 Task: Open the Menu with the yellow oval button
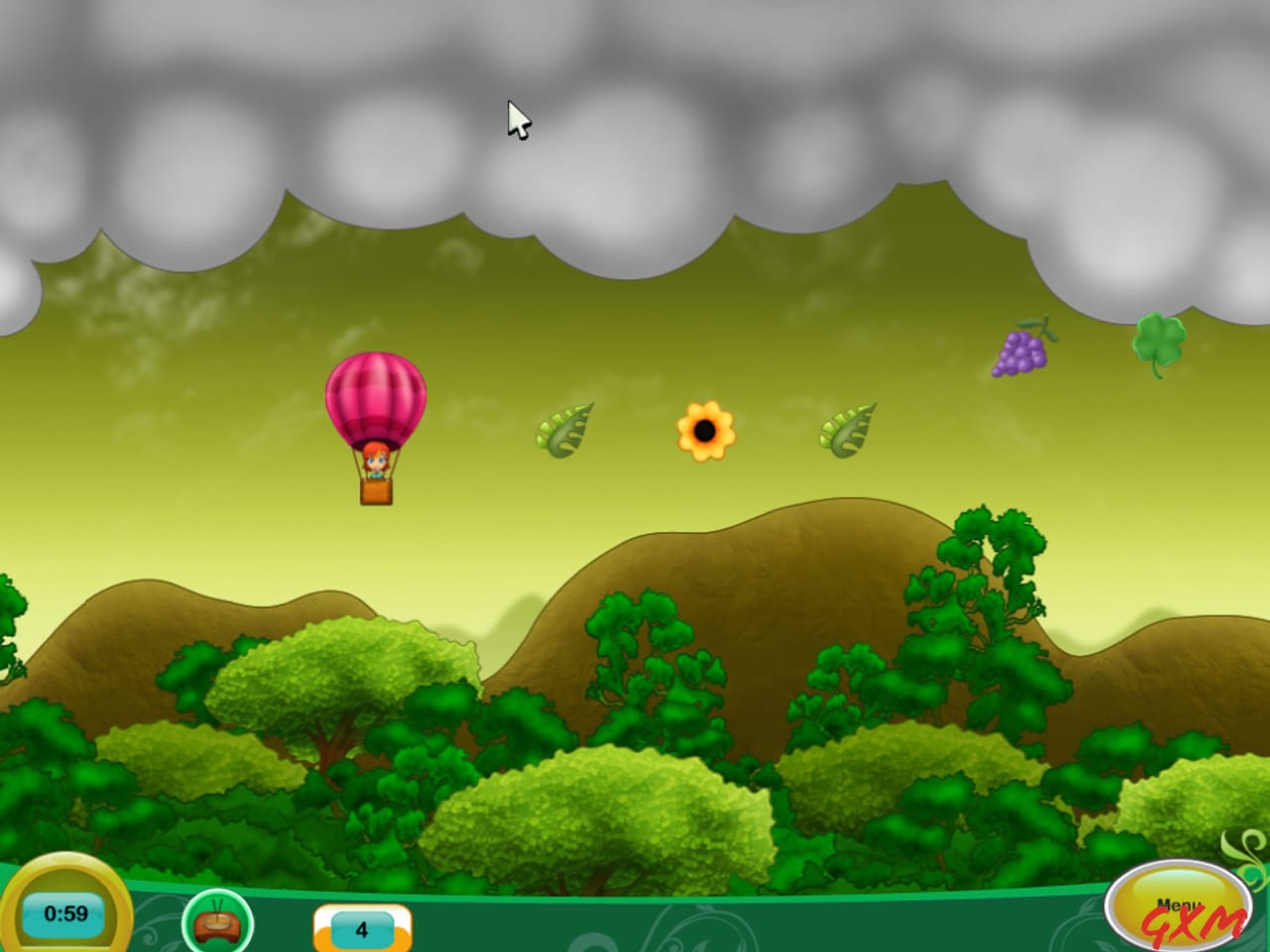tap(1177, 904)
